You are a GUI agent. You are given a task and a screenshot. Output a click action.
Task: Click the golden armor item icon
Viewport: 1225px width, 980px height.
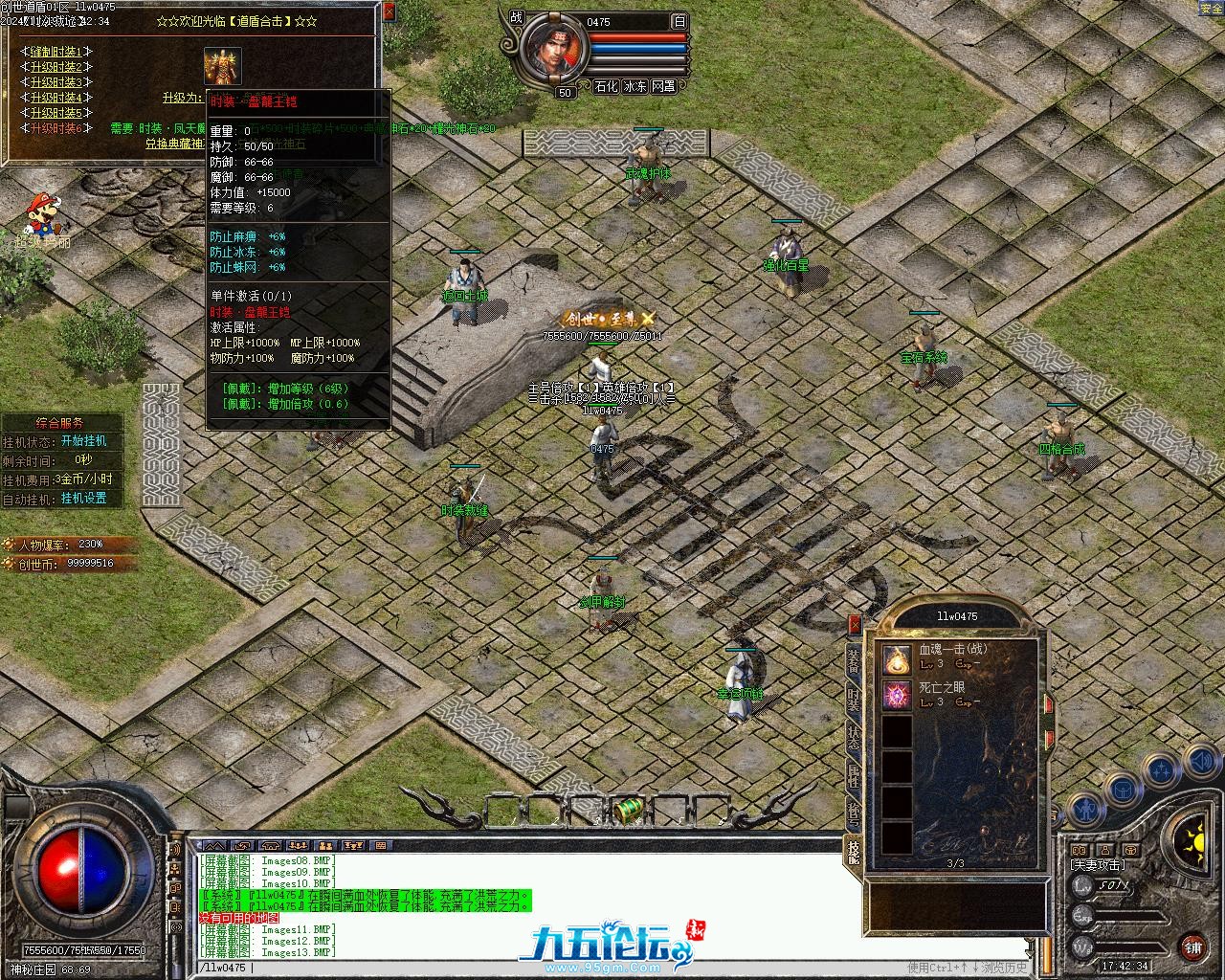[x=222, y=66]
